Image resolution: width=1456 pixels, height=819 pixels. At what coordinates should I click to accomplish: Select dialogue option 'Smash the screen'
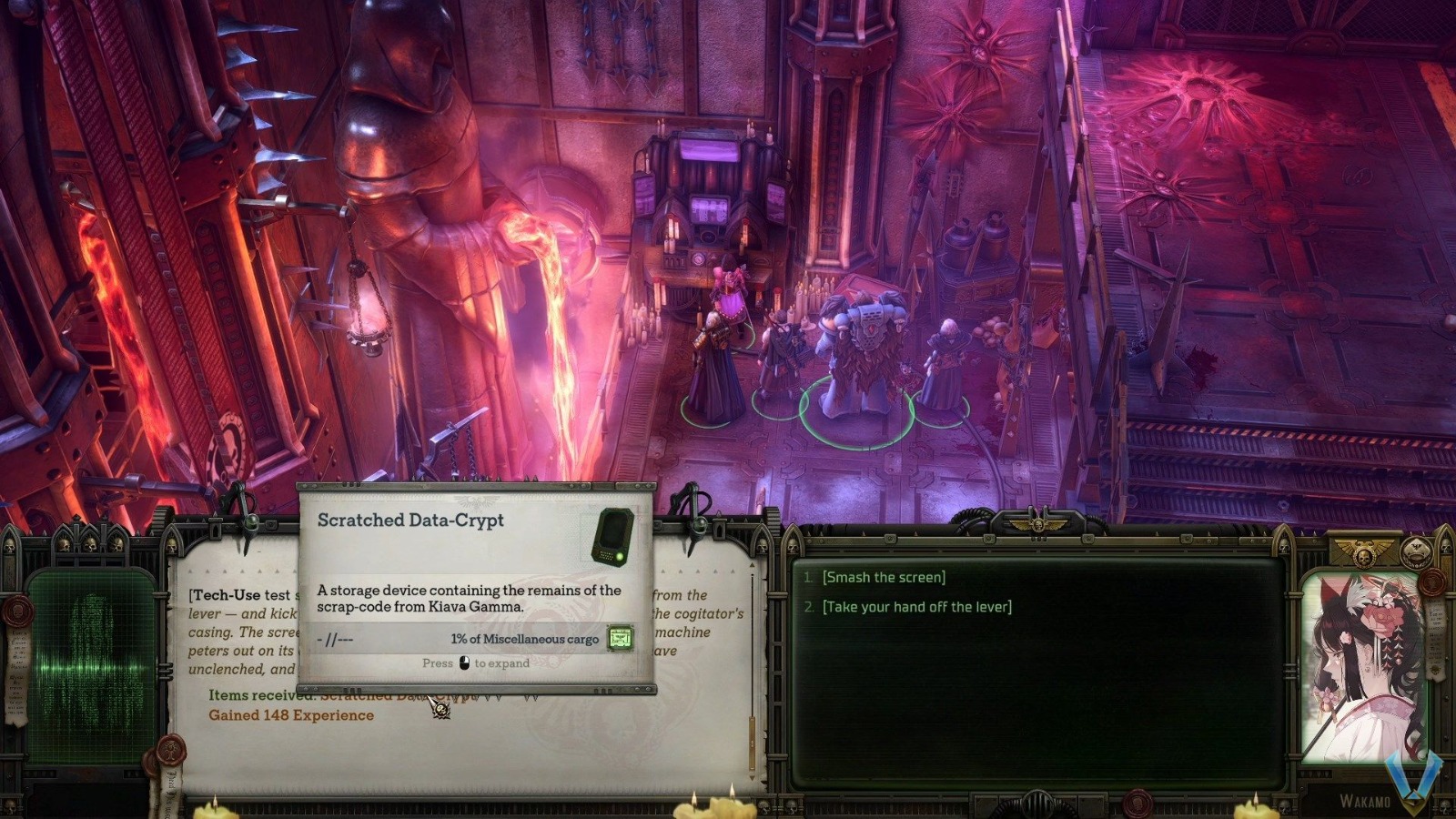pos(883,576)
